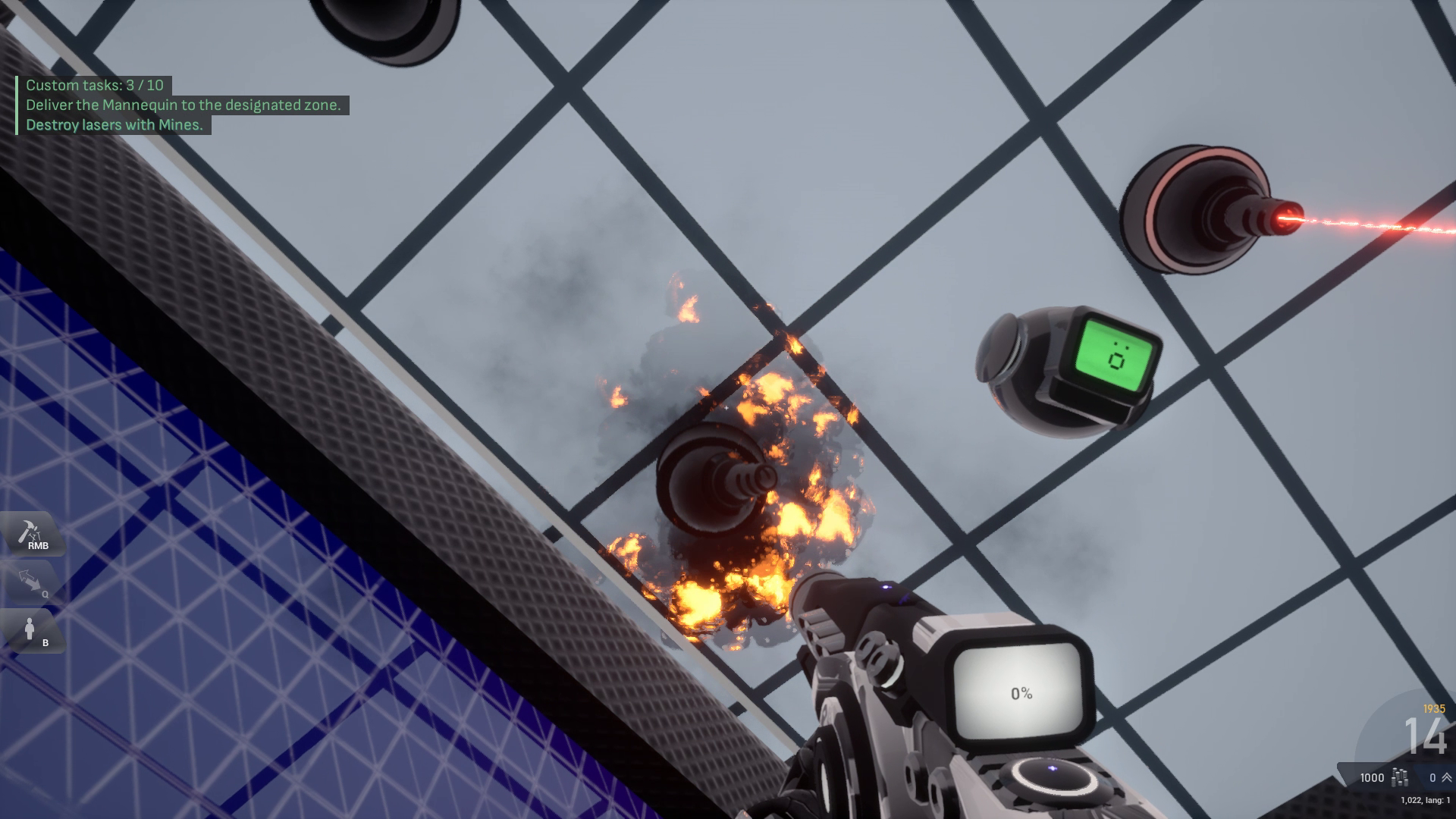Click the coin balance reading 1000

pyautogui.click(x=1372, y=779)
